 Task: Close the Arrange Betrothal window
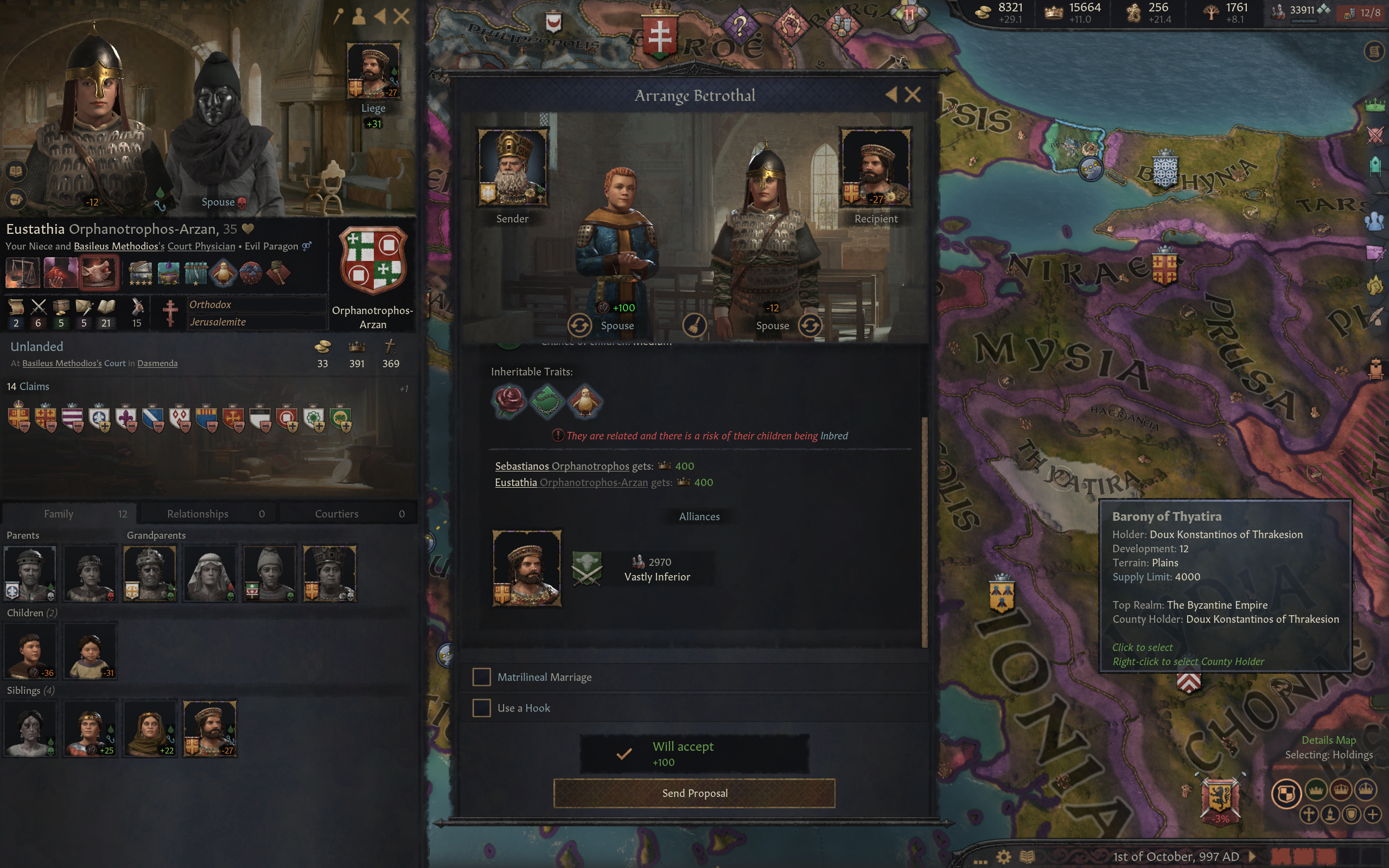[913, 95]
